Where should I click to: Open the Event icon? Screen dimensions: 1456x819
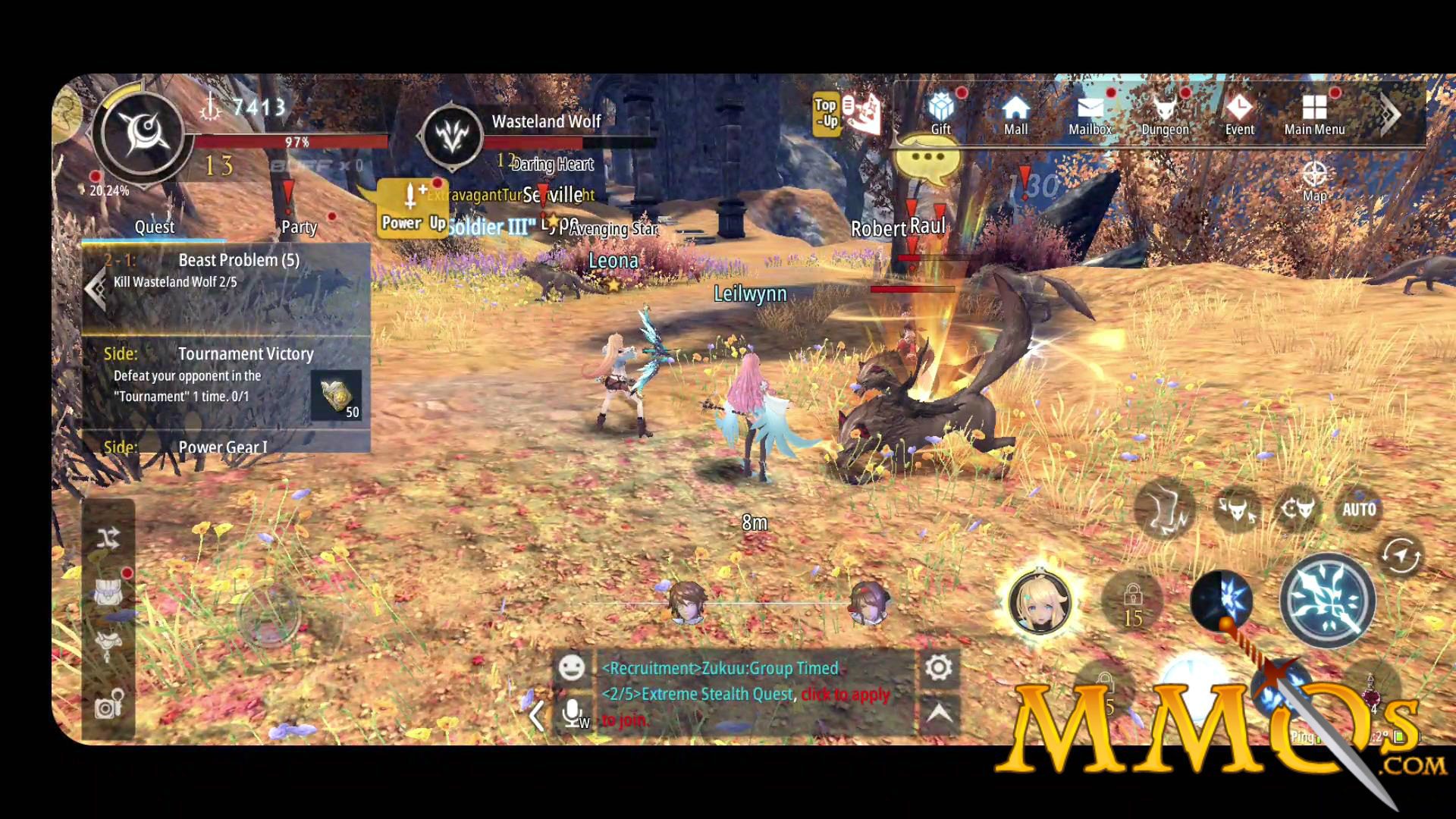click(x=1239, y=112)
